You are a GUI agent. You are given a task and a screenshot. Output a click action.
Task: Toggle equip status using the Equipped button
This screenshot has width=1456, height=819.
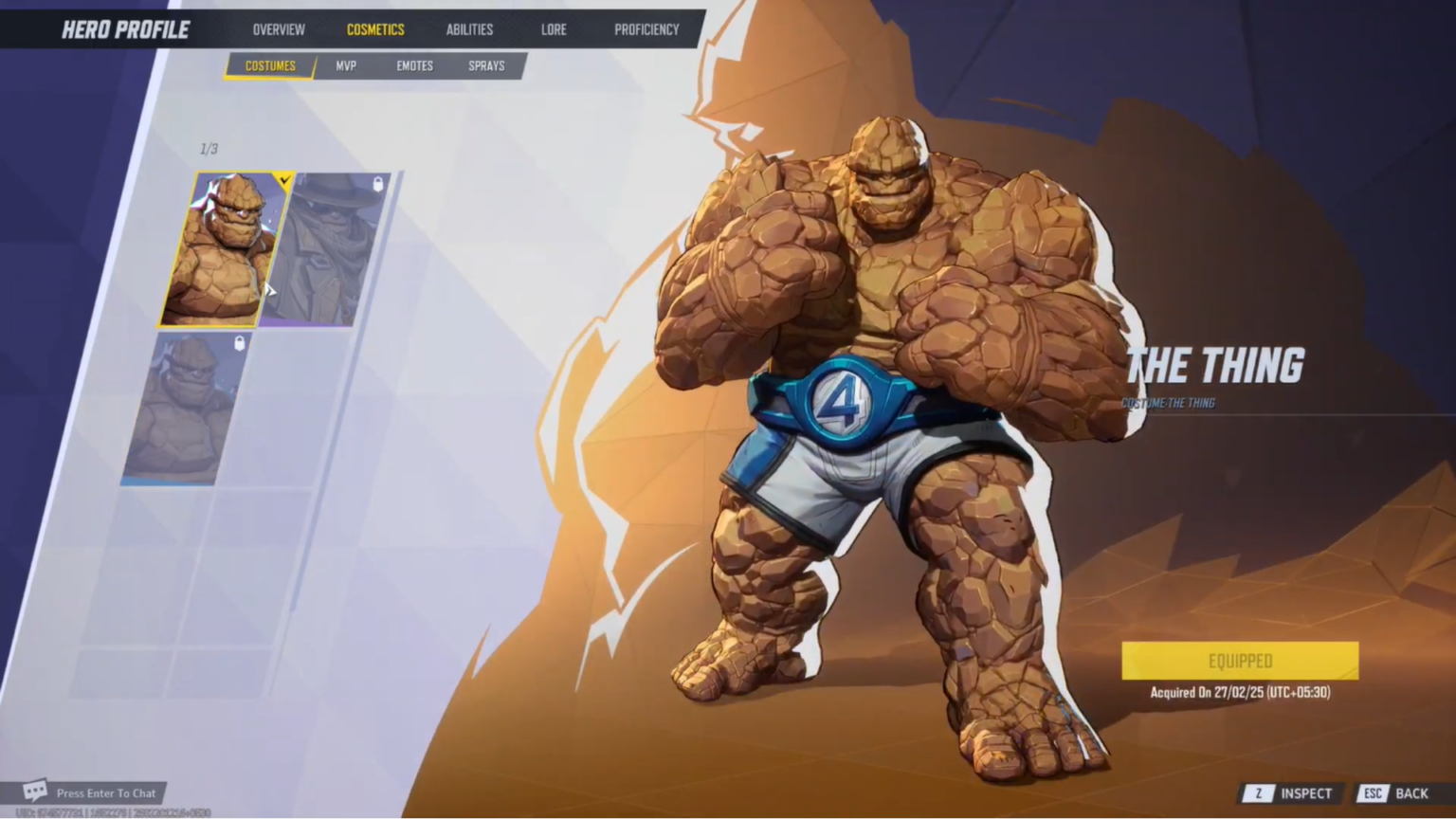[x=1240, y=661]
